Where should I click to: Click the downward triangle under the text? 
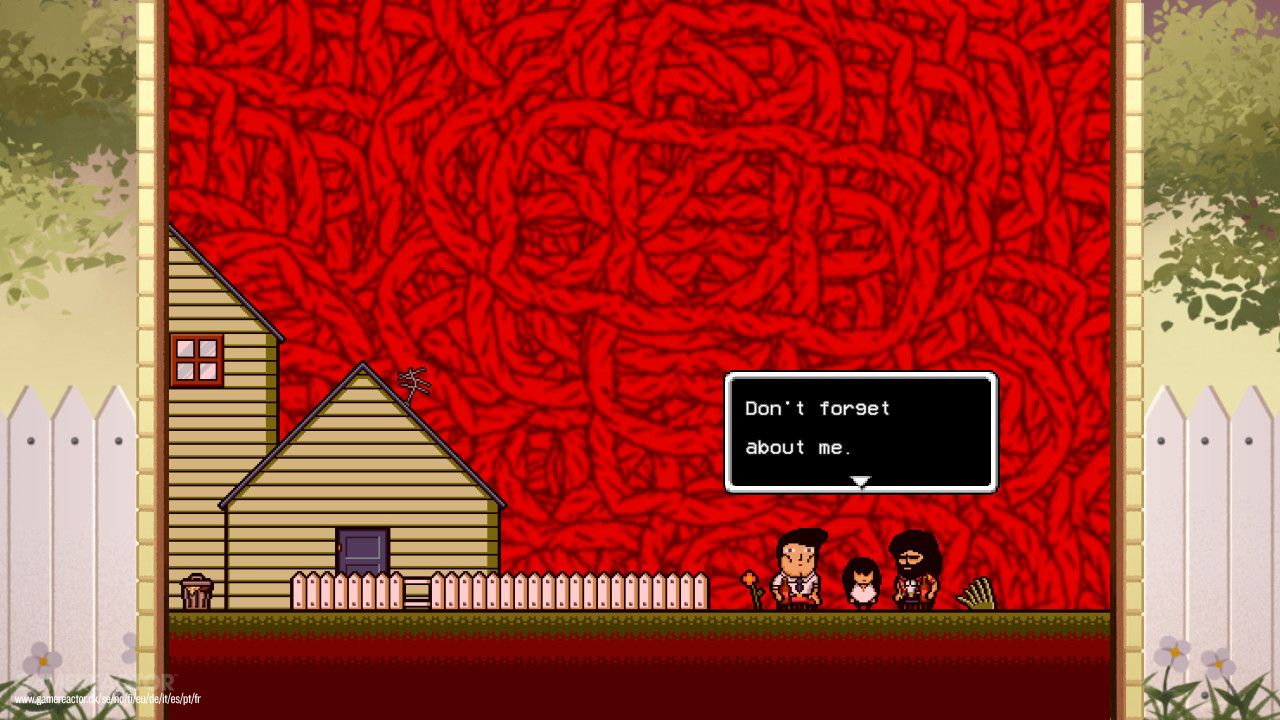[860, 480]
